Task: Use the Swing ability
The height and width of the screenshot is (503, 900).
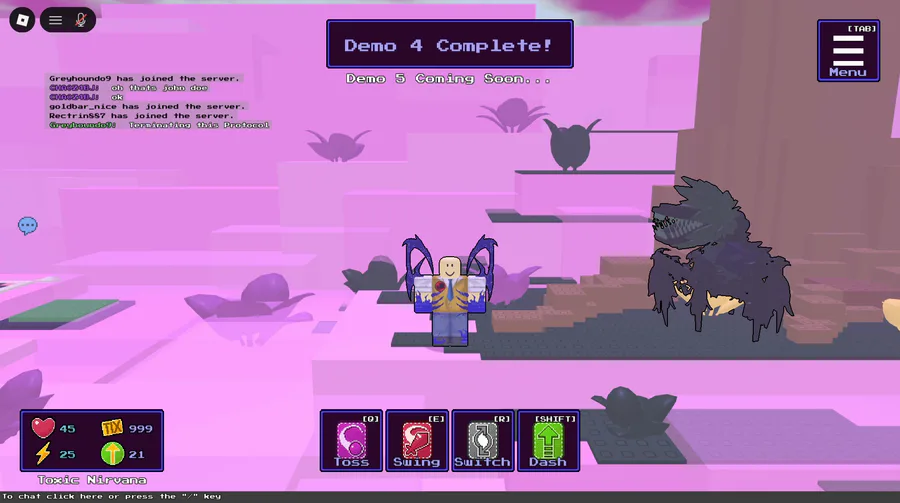Action: pyautogui.click(x=417, y=440)
